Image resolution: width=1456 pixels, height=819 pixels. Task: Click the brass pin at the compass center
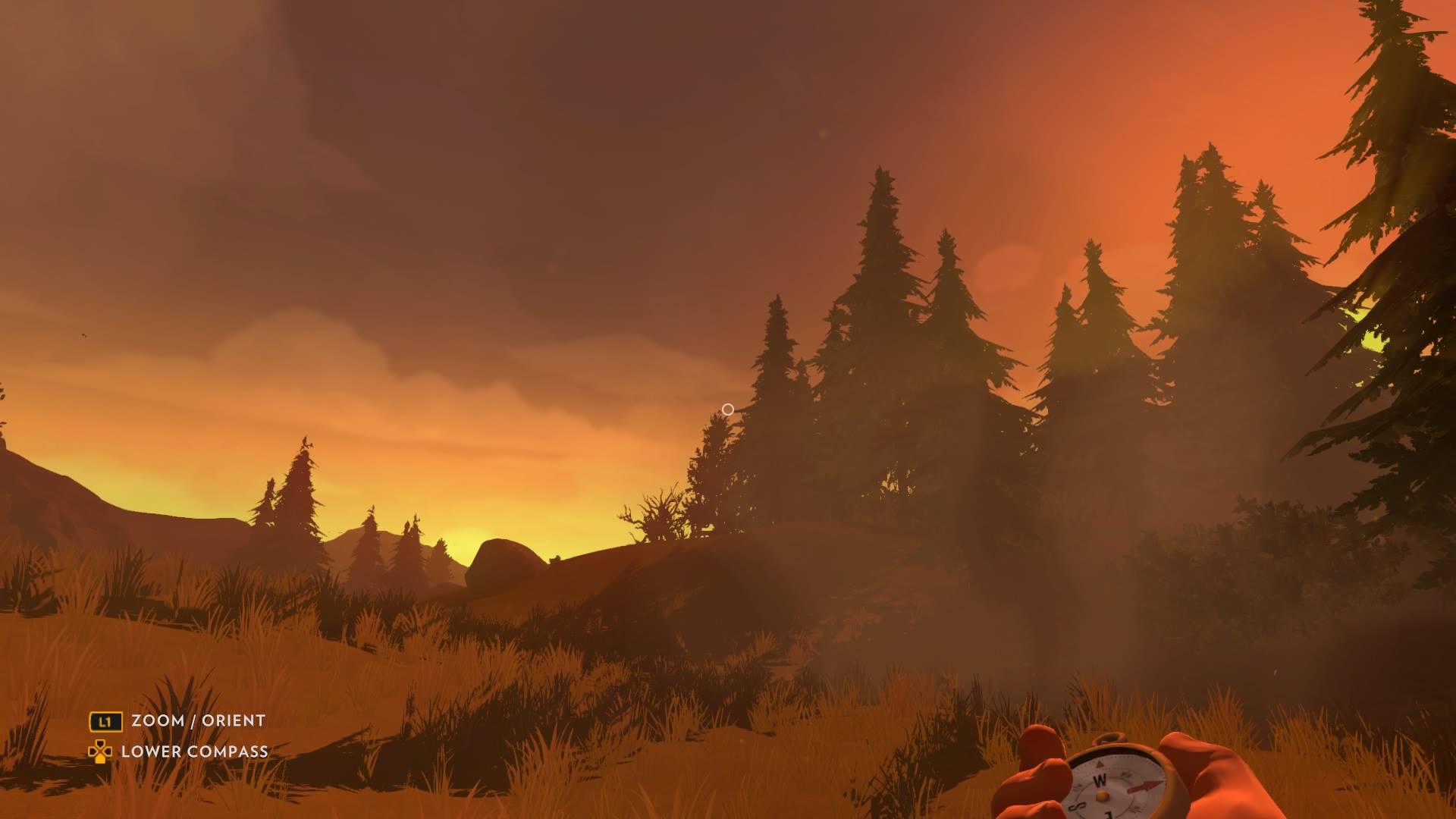1102,796
